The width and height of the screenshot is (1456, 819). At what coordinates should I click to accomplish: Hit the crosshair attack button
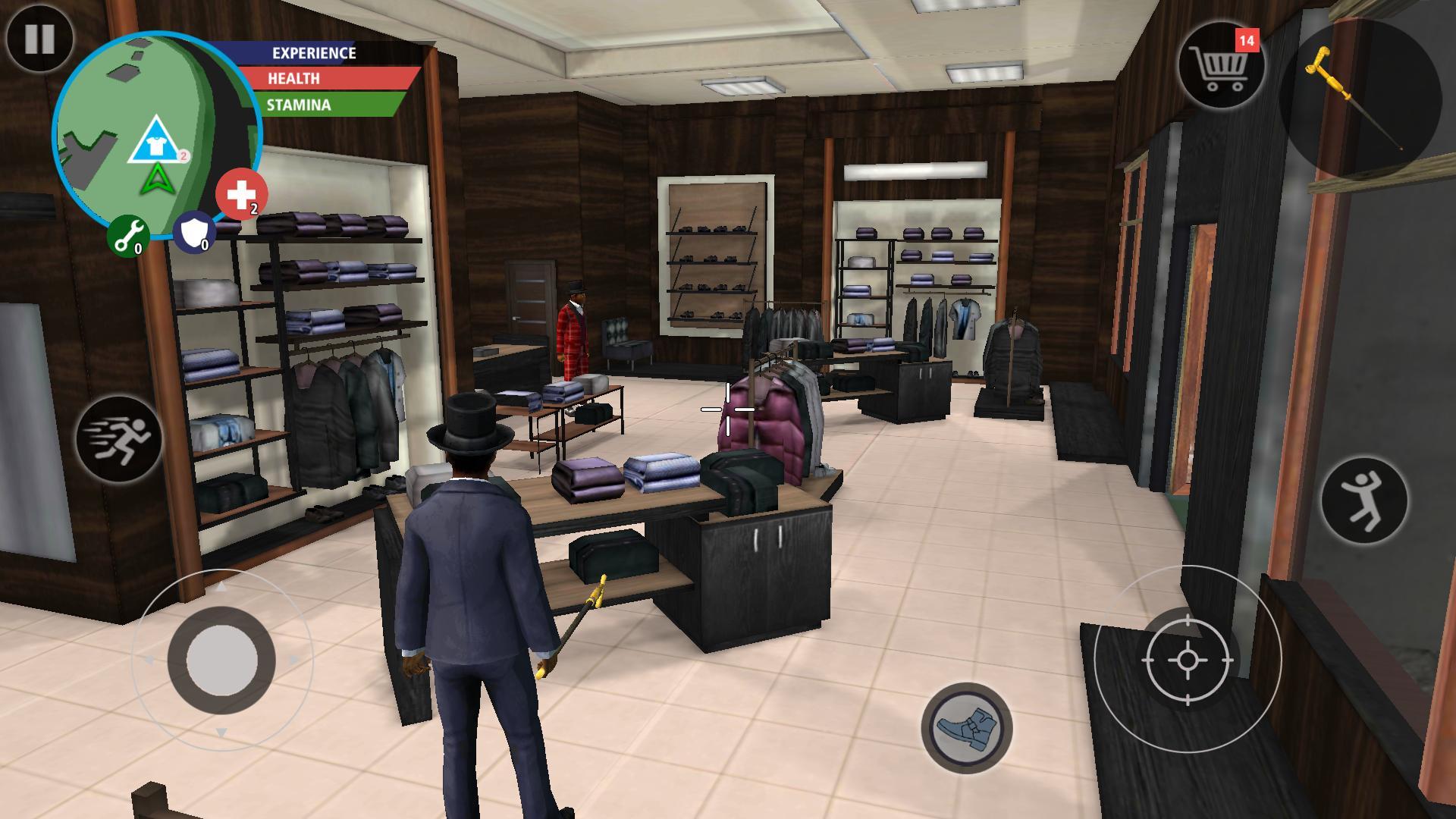pyautogui.click(x=1188, y=660)
